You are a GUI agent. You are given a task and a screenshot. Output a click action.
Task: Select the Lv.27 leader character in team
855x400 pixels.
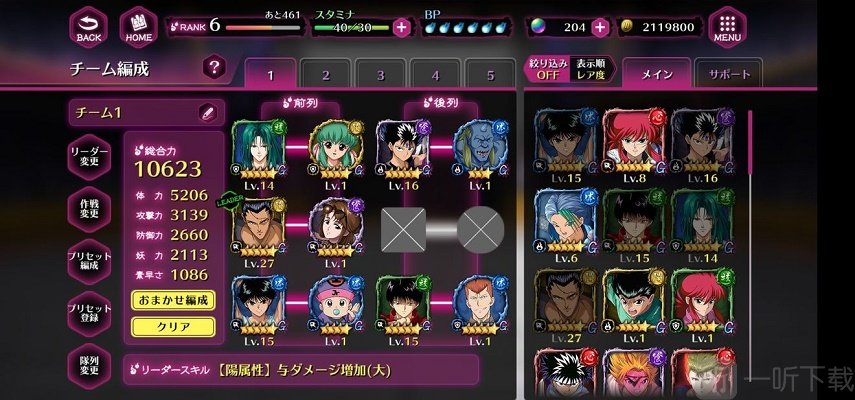(x=260, y=229)
